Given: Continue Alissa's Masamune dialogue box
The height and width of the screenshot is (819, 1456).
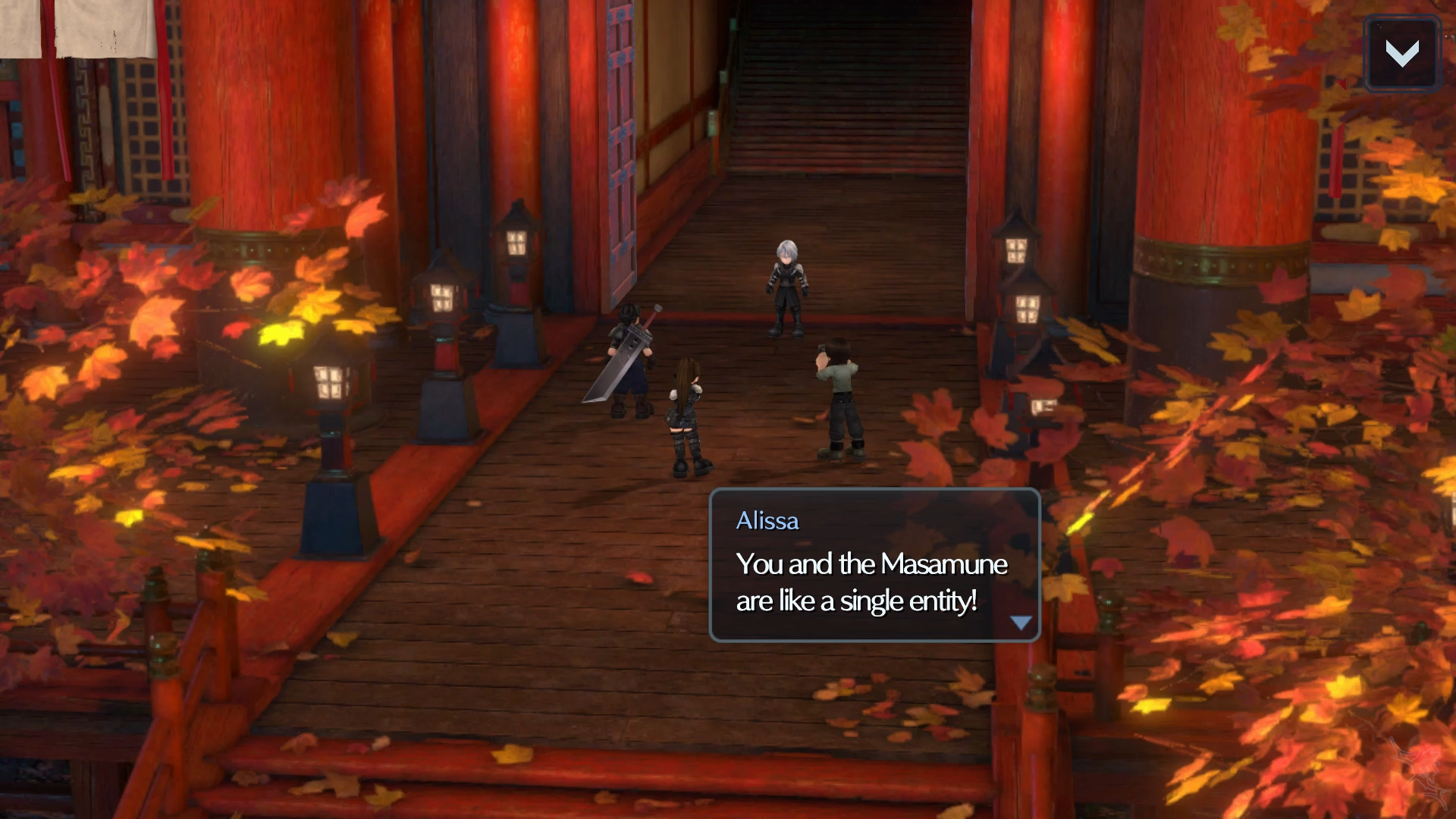Looking at the screenshot, I should click(x=874, y=566).
